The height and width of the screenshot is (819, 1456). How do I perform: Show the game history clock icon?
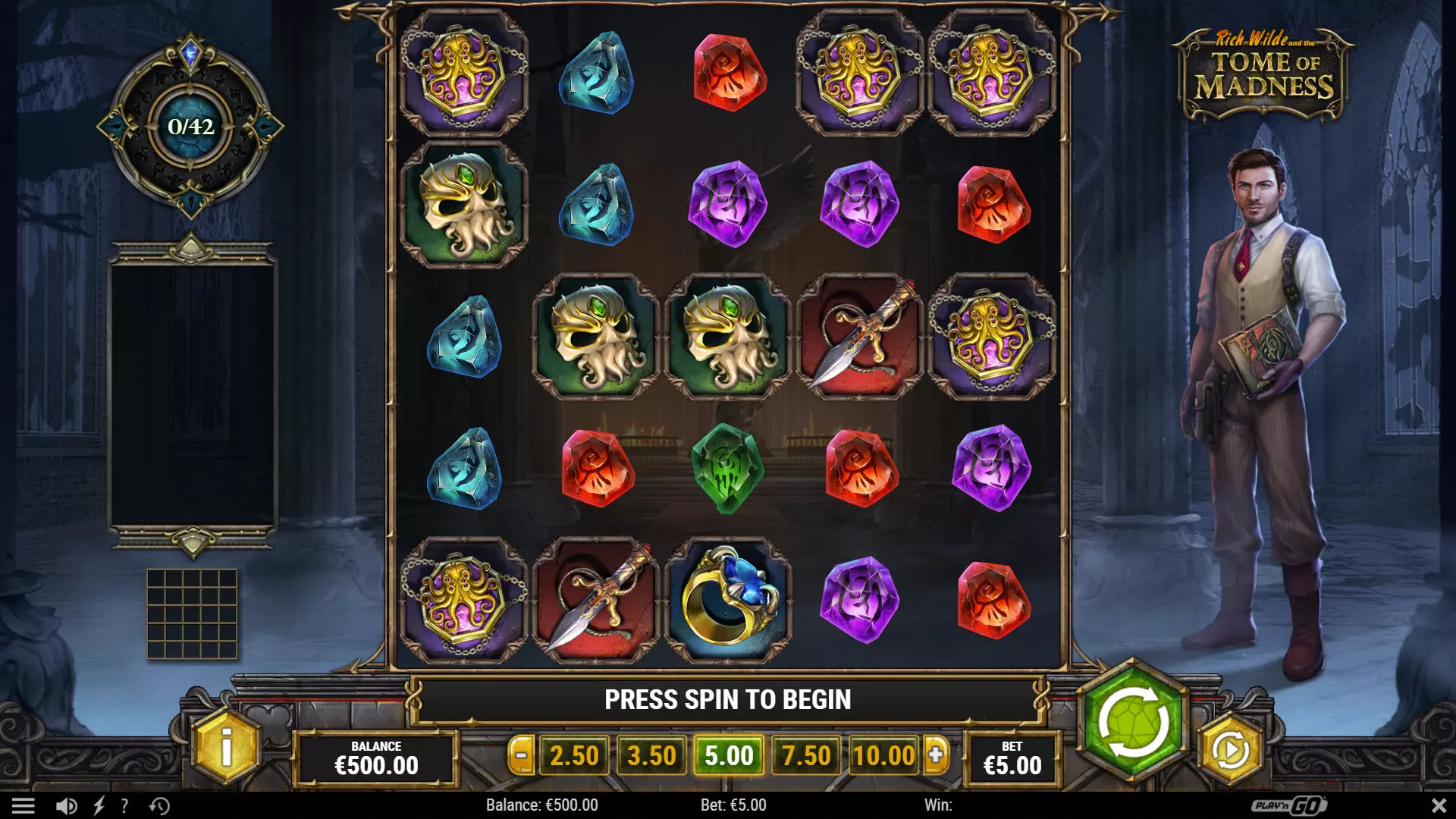[x=159, y=805]
